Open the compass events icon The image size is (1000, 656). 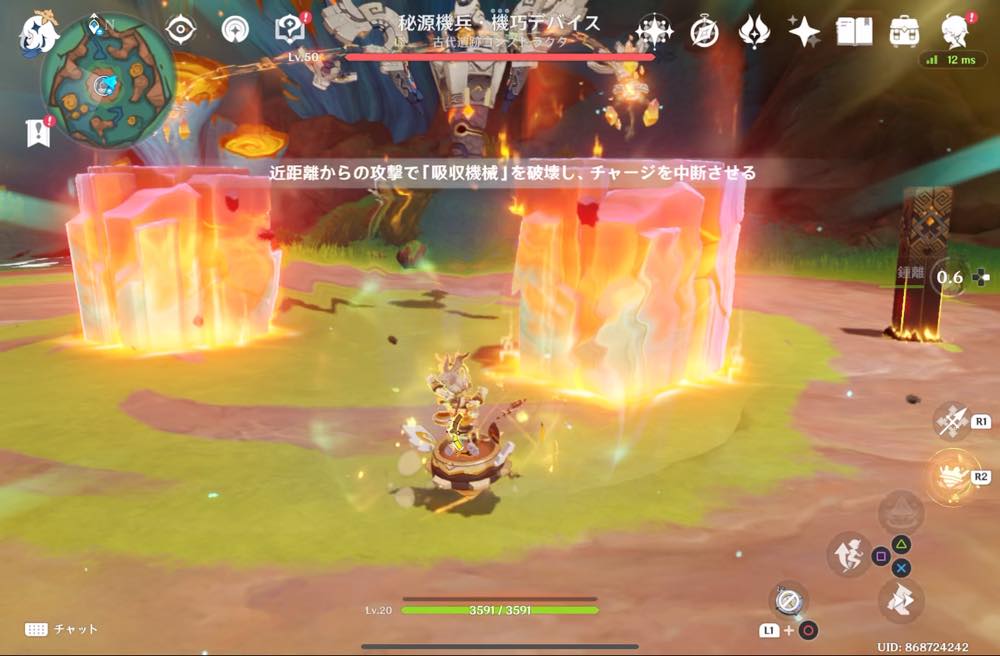point(705,31)
